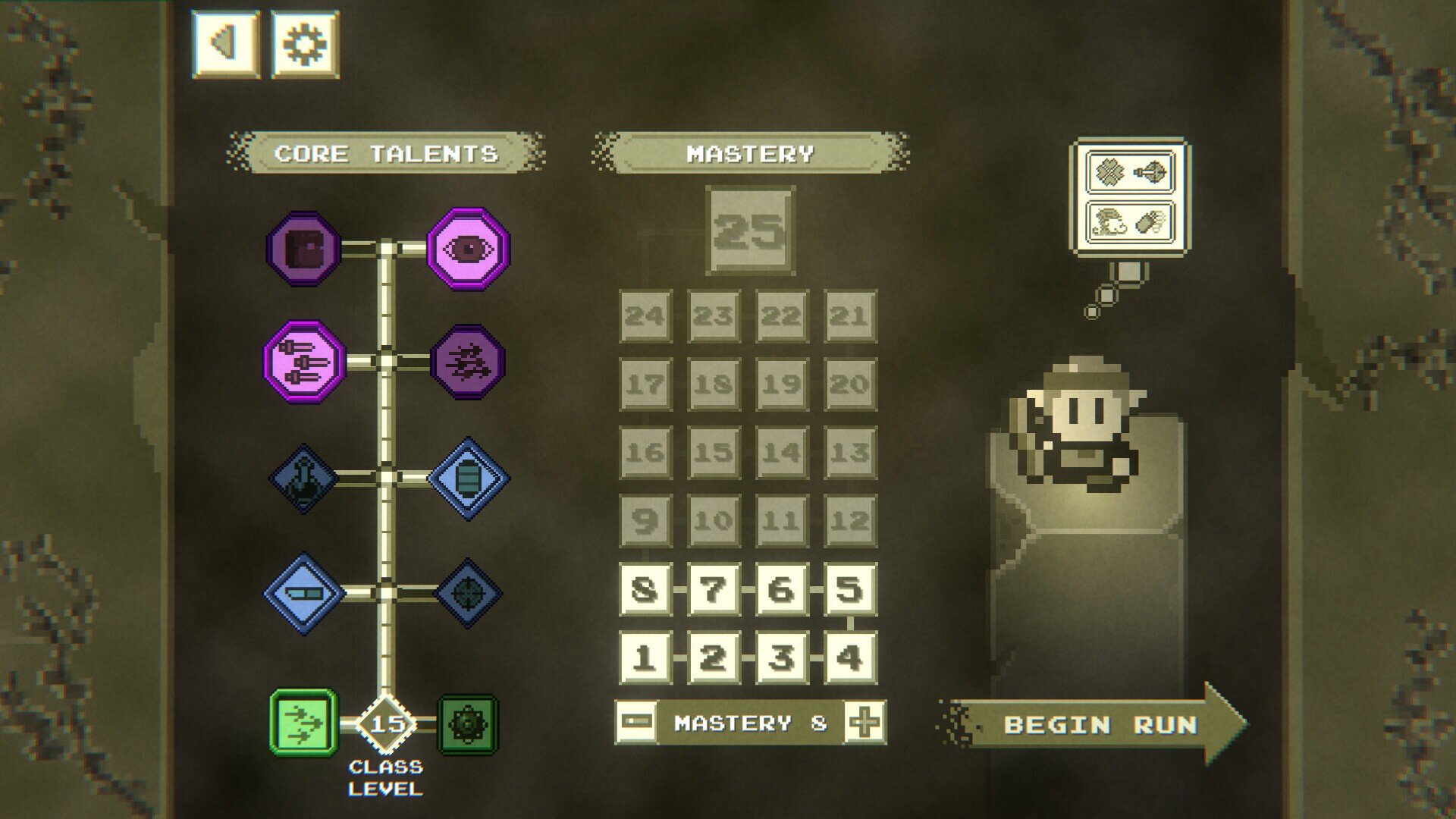Select the potion flask talent diamond
Image resolution: width=1456 pixels, height=819 pixels.
pos(303,478)
